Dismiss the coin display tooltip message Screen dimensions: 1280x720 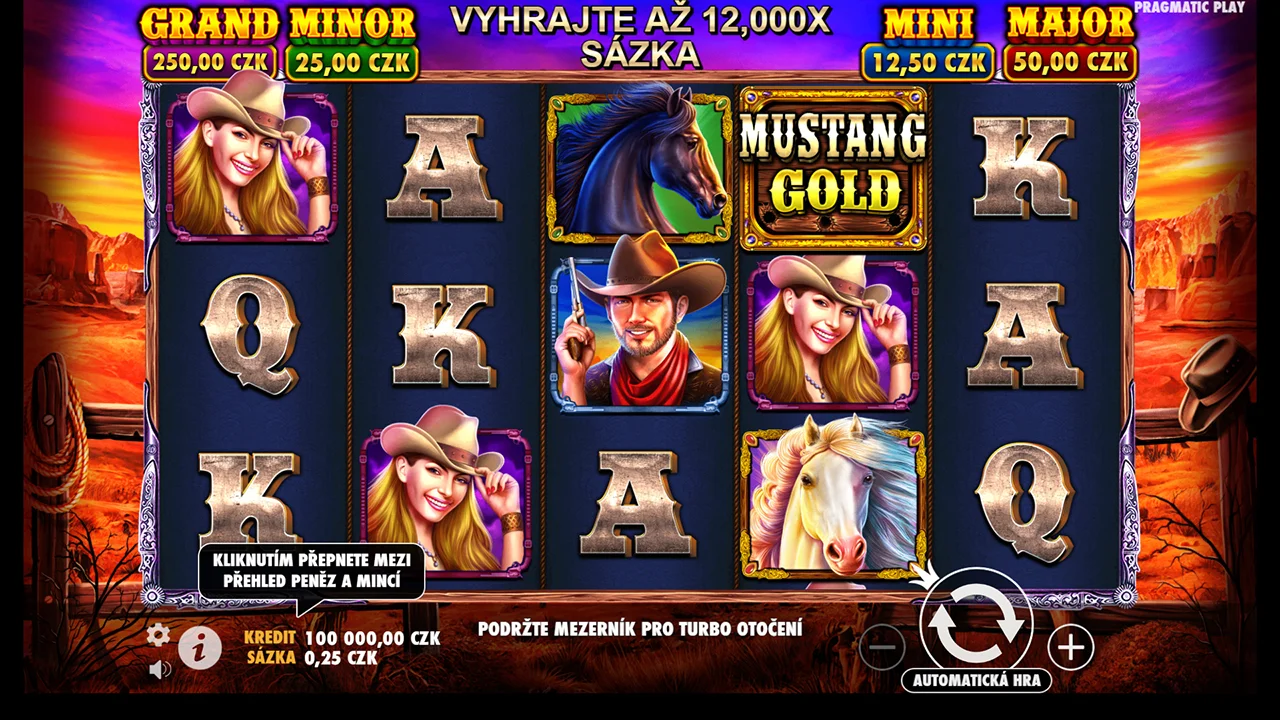[312, 568]
